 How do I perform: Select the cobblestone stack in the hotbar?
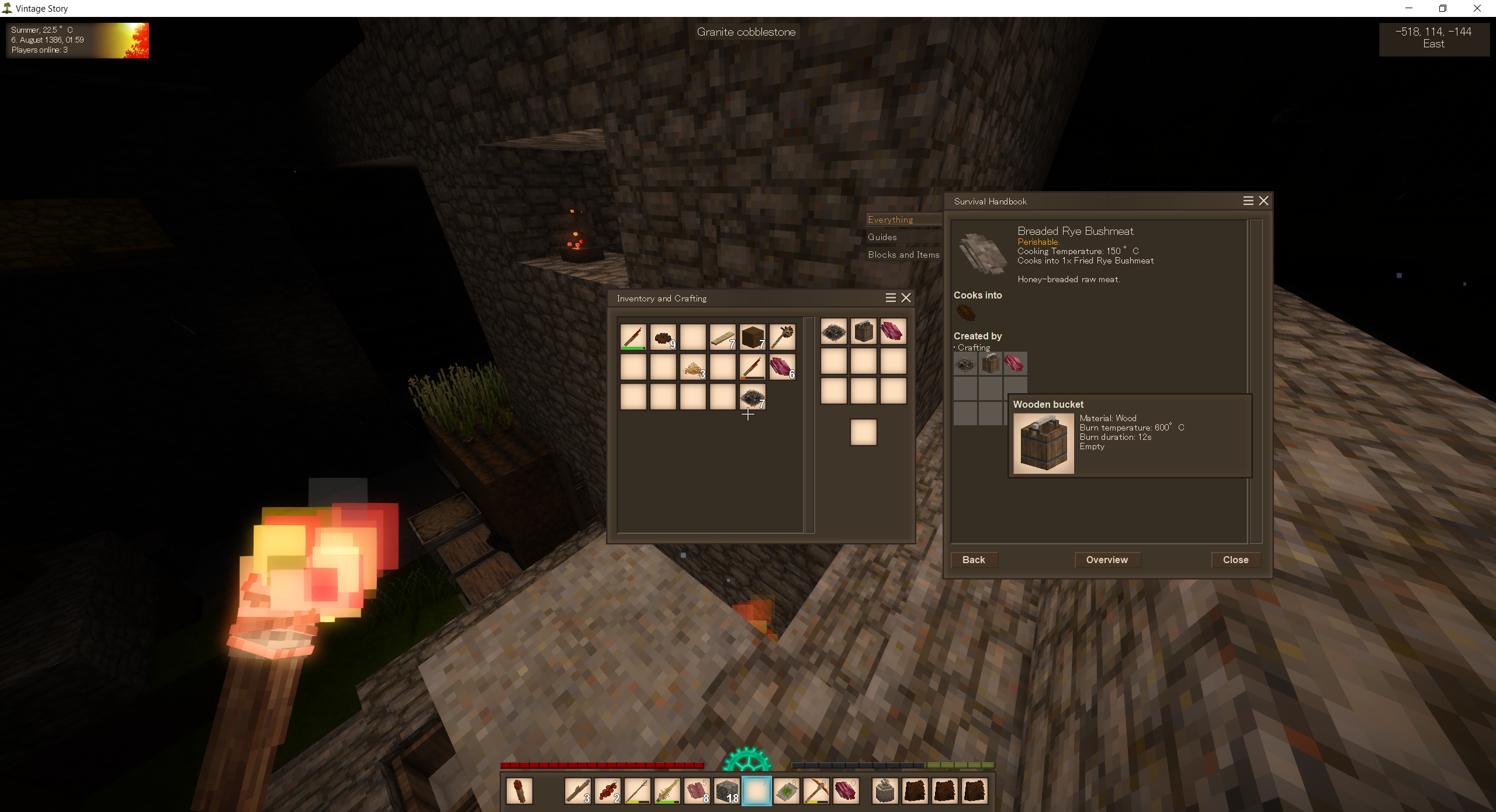coord(726,792)
